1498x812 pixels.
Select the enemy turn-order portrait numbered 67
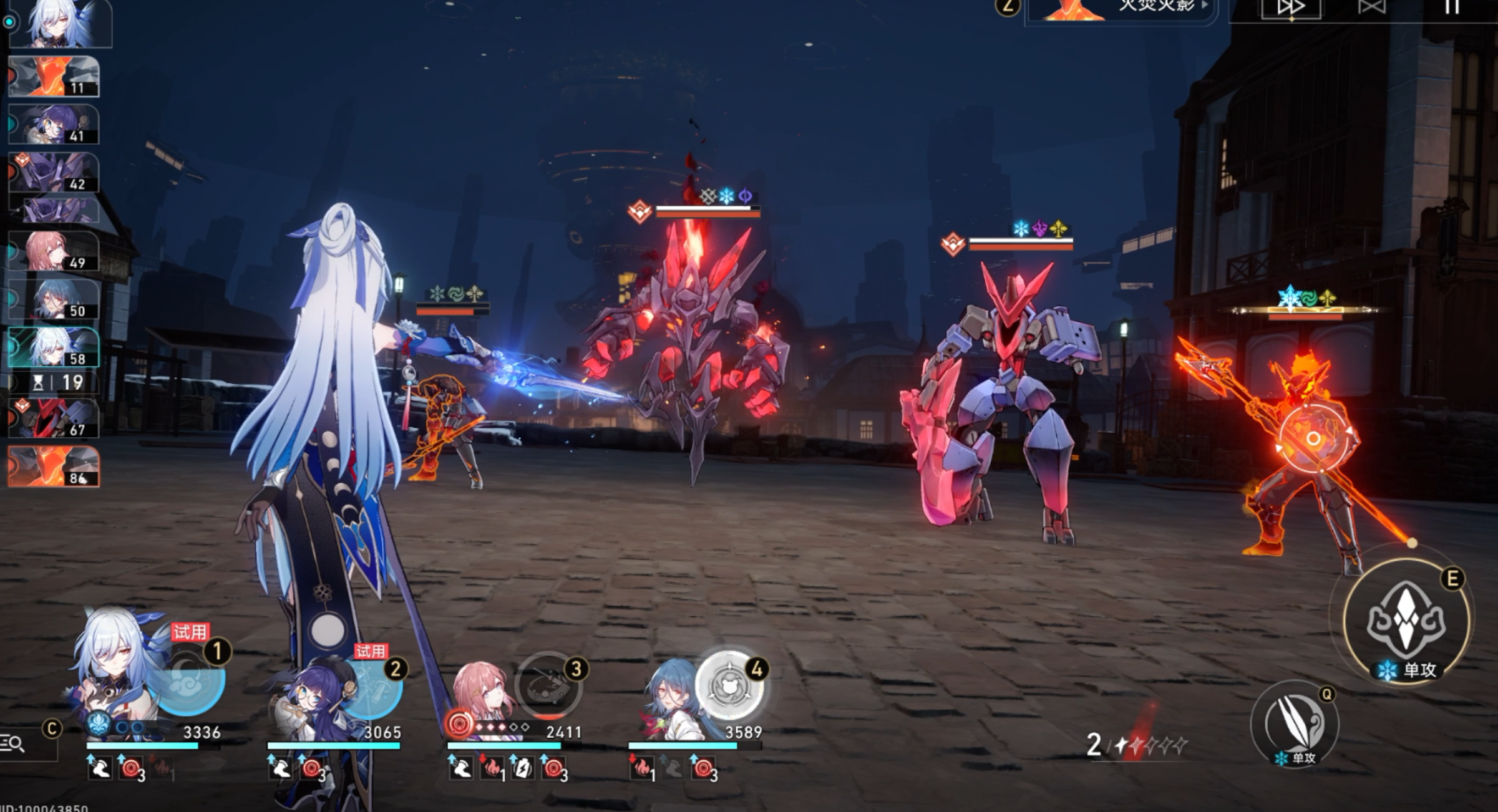point(54,418)
